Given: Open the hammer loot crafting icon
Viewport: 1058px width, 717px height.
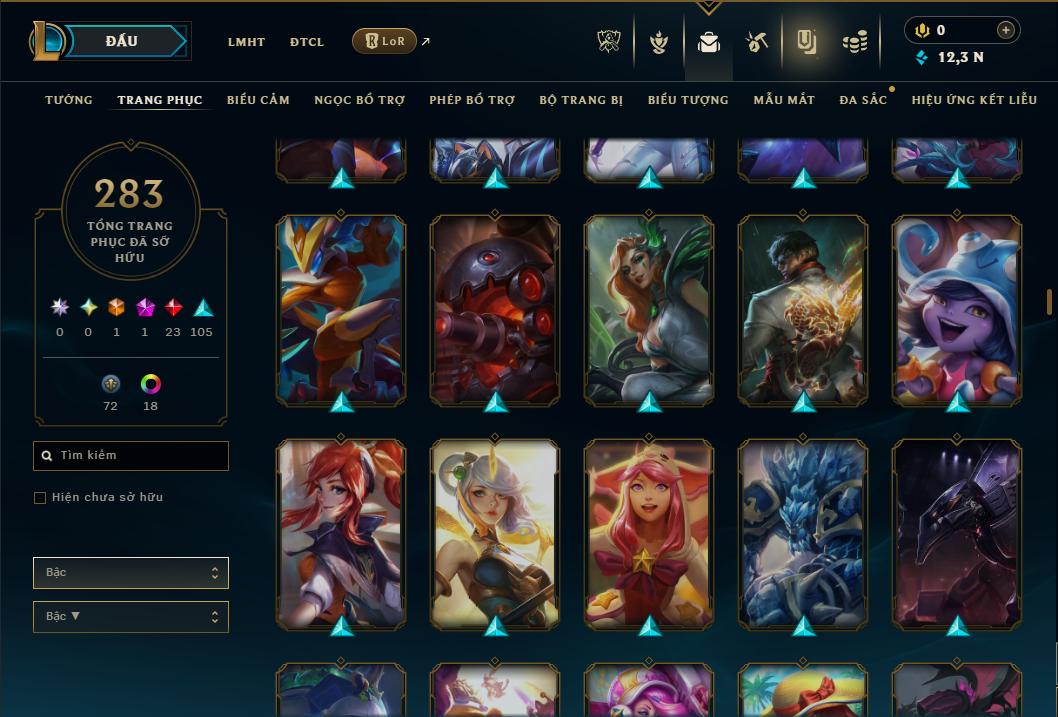Looking at the screenshot, I should point(756,42).
